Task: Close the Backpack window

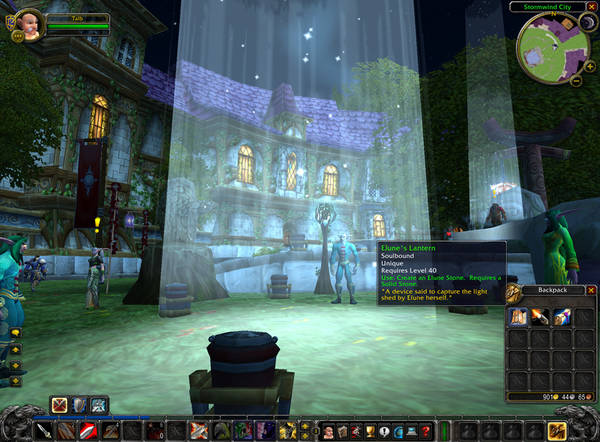Action: click(591, 290)
